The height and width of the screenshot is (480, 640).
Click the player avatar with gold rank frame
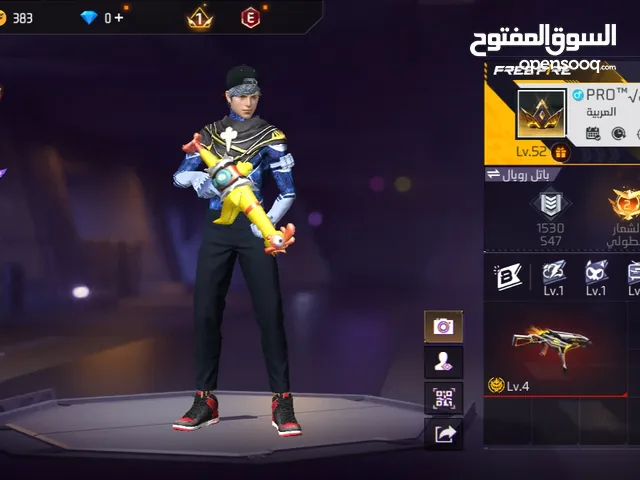(541, 116)
